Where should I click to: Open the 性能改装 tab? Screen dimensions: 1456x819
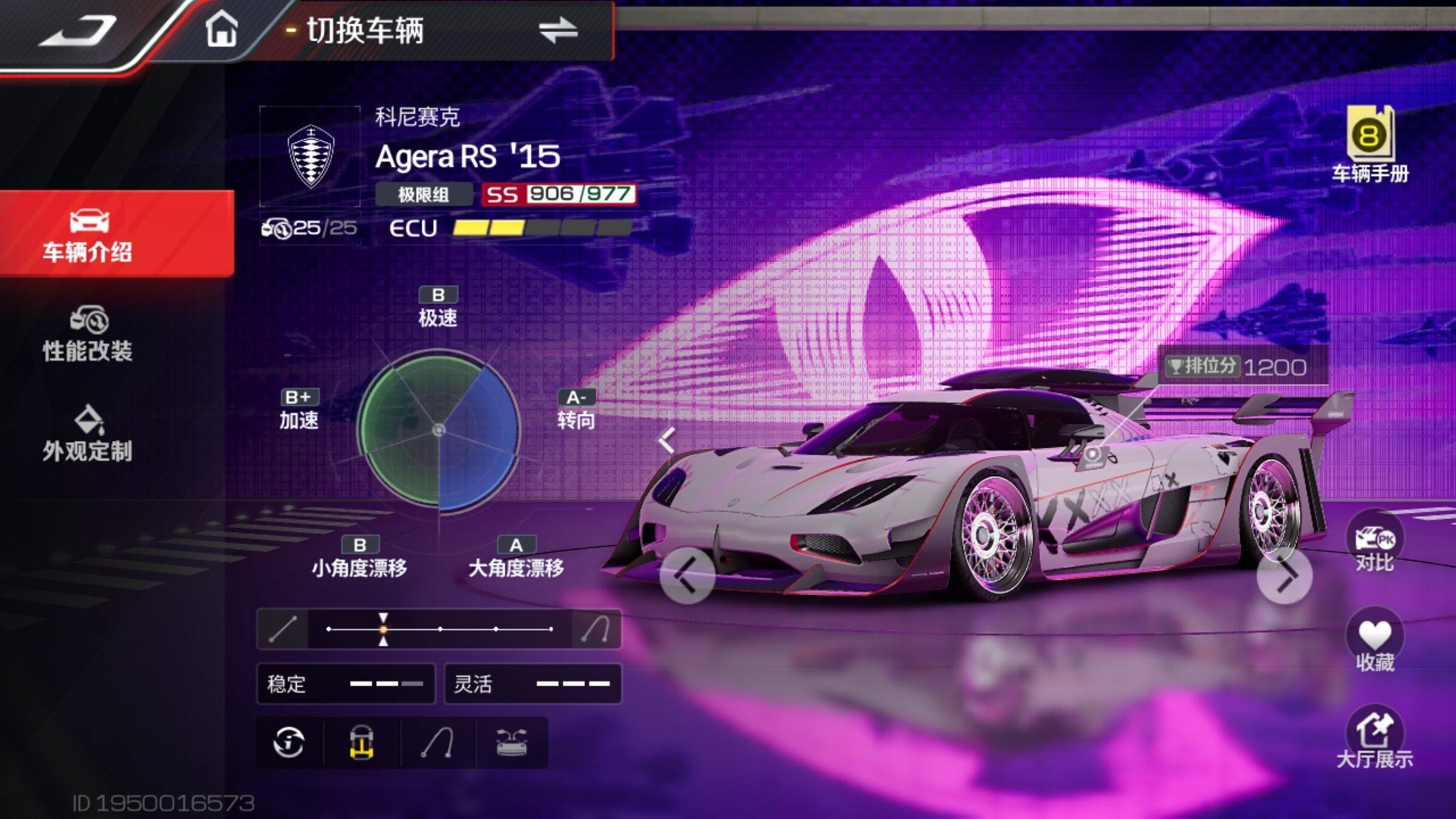point(88,334)
